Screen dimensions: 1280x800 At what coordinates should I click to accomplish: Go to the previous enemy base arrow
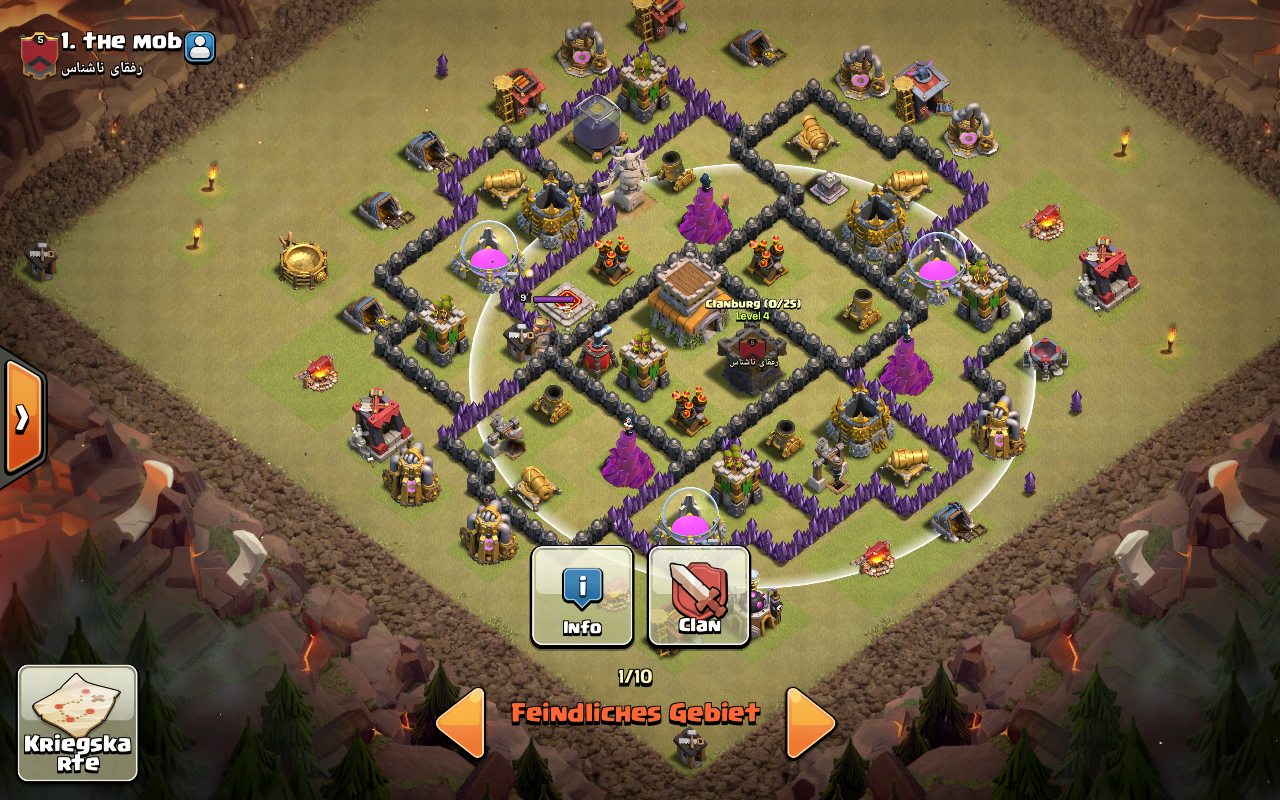coord(462,721)
